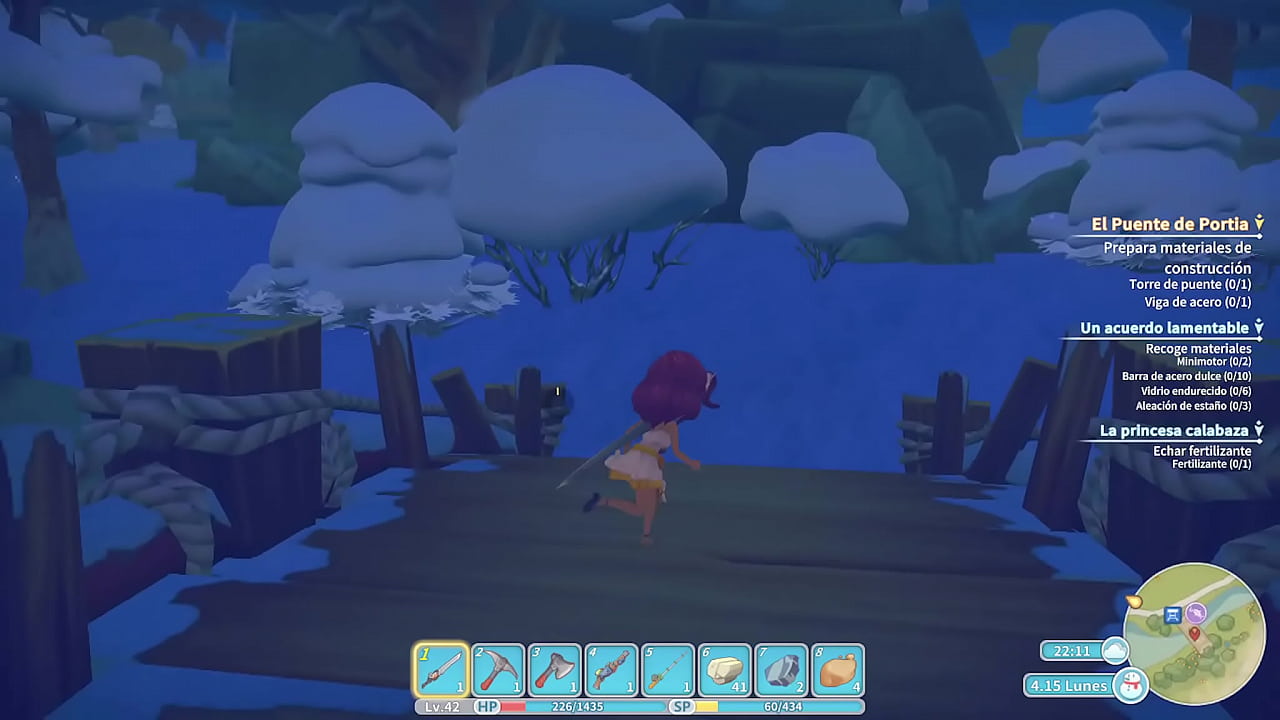Click the snowman season icon

tap(1131, 686)
